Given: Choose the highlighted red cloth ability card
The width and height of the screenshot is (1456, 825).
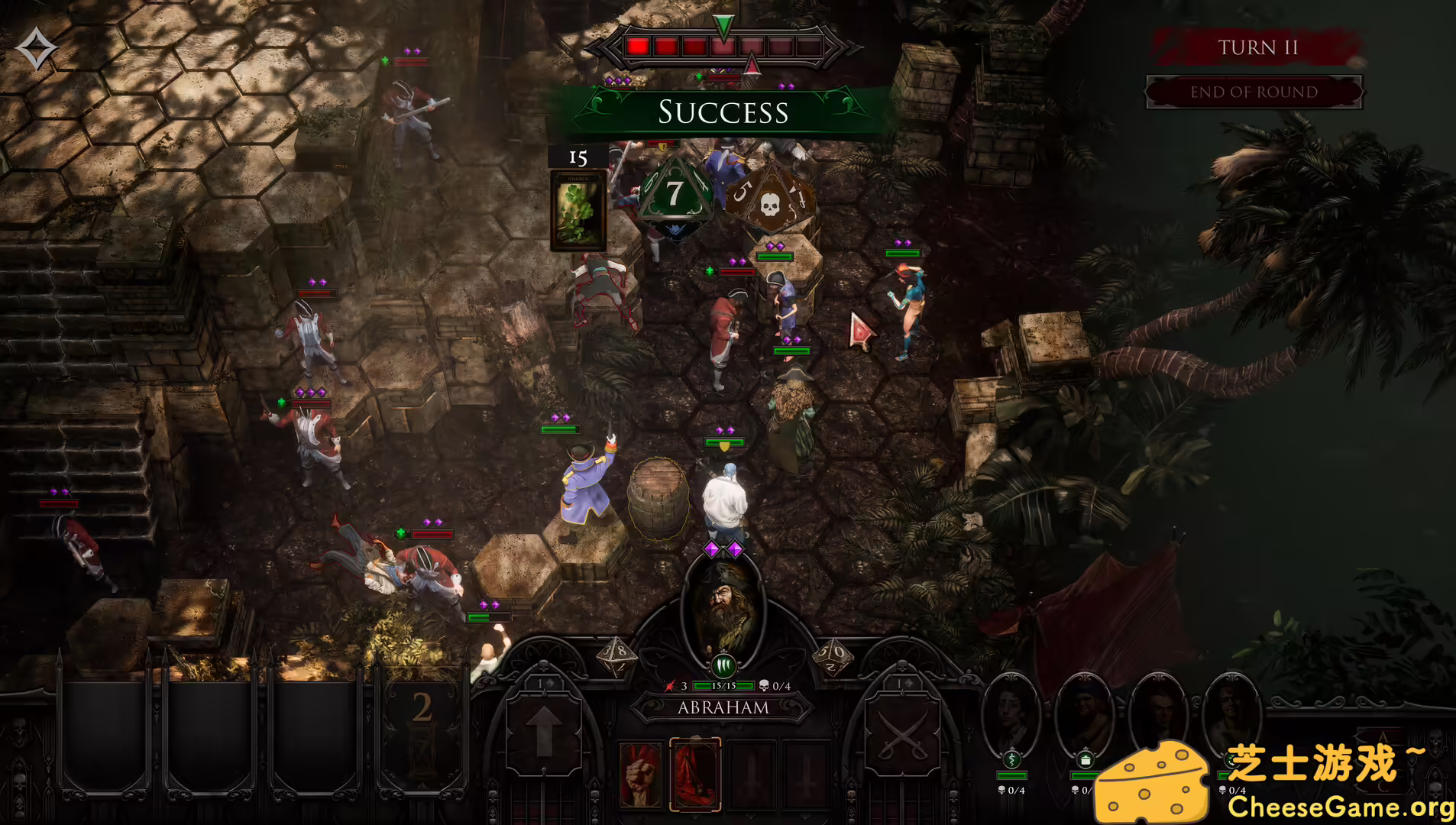Looking at the screenshot, I should point(695,773).
